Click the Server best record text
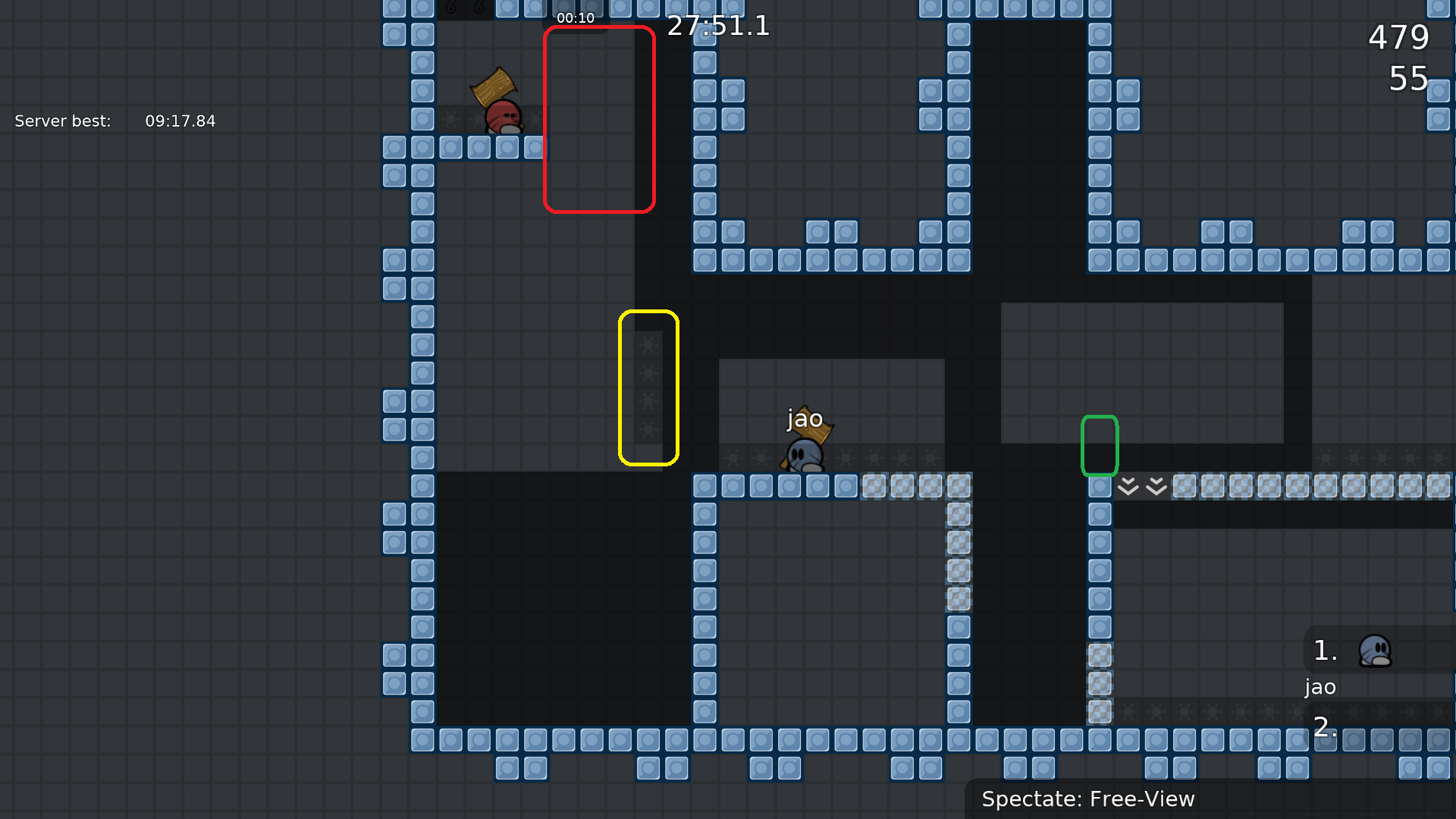Screen dimensions: 1456x819 click(114, 121)
